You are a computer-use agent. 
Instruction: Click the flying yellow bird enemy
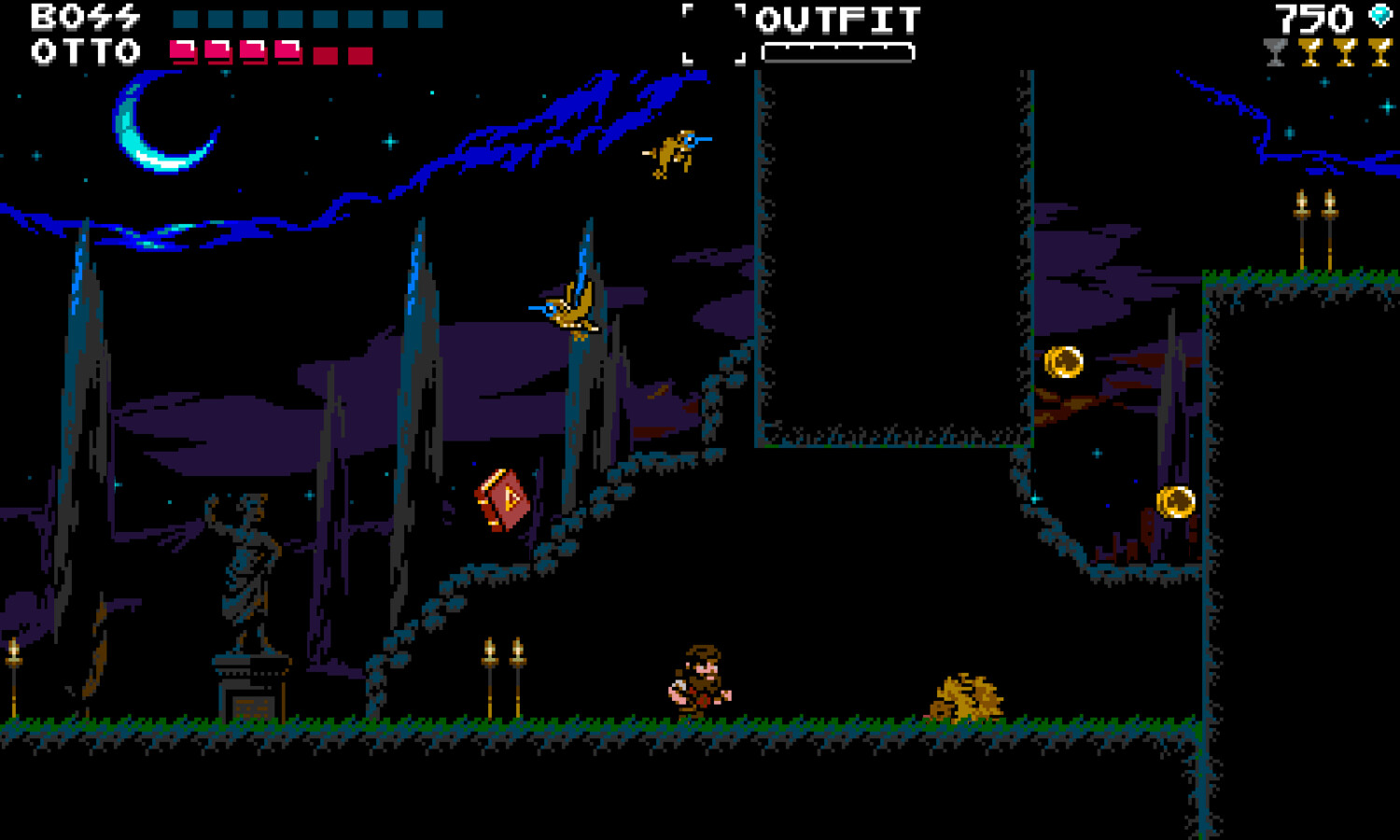point(567,308)
